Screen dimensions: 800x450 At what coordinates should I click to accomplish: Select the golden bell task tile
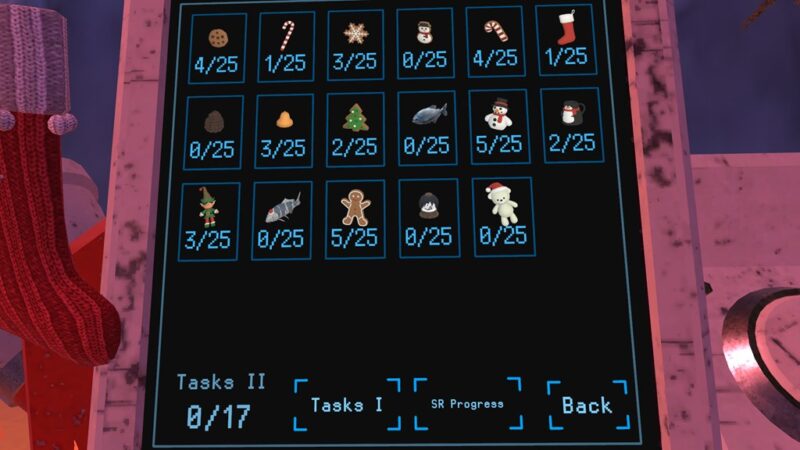click(x=284, y=131)
